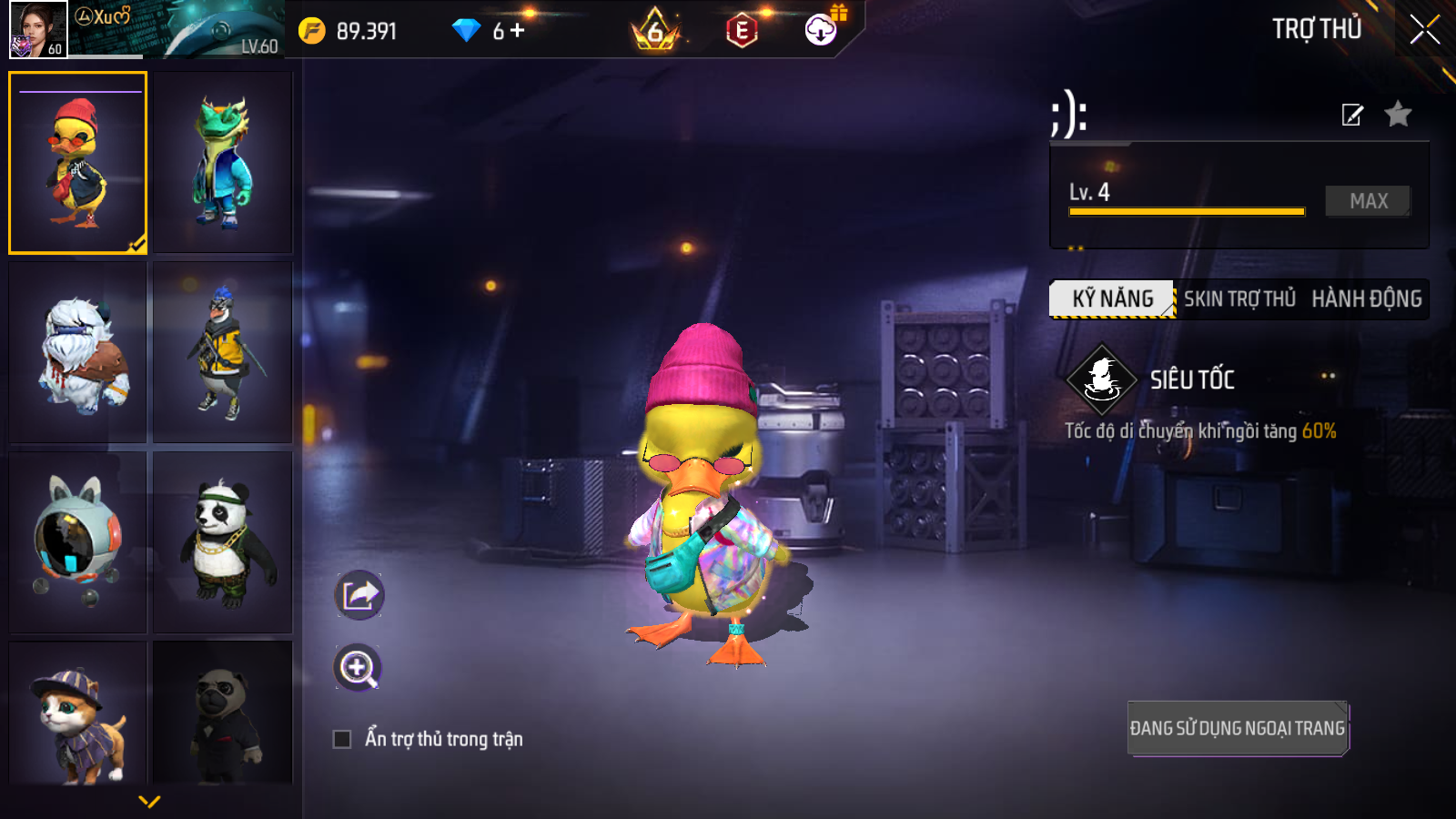Add diamonds with the plus button
This screenshot has height=819, width=1456.
pos(518,31)
